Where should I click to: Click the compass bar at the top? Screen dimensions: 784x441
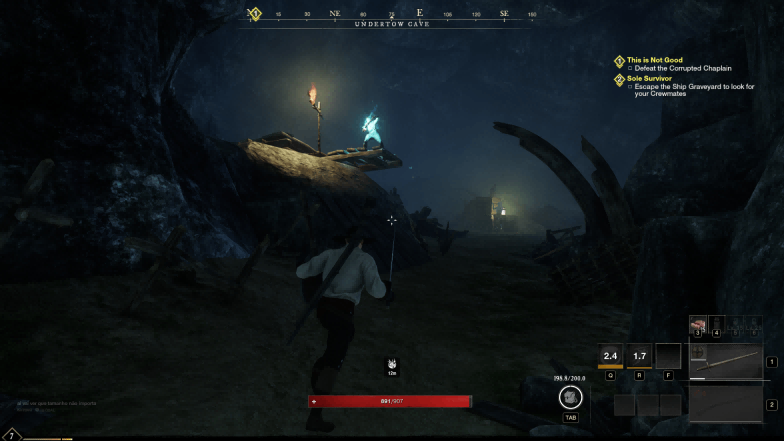click(392, 15)
